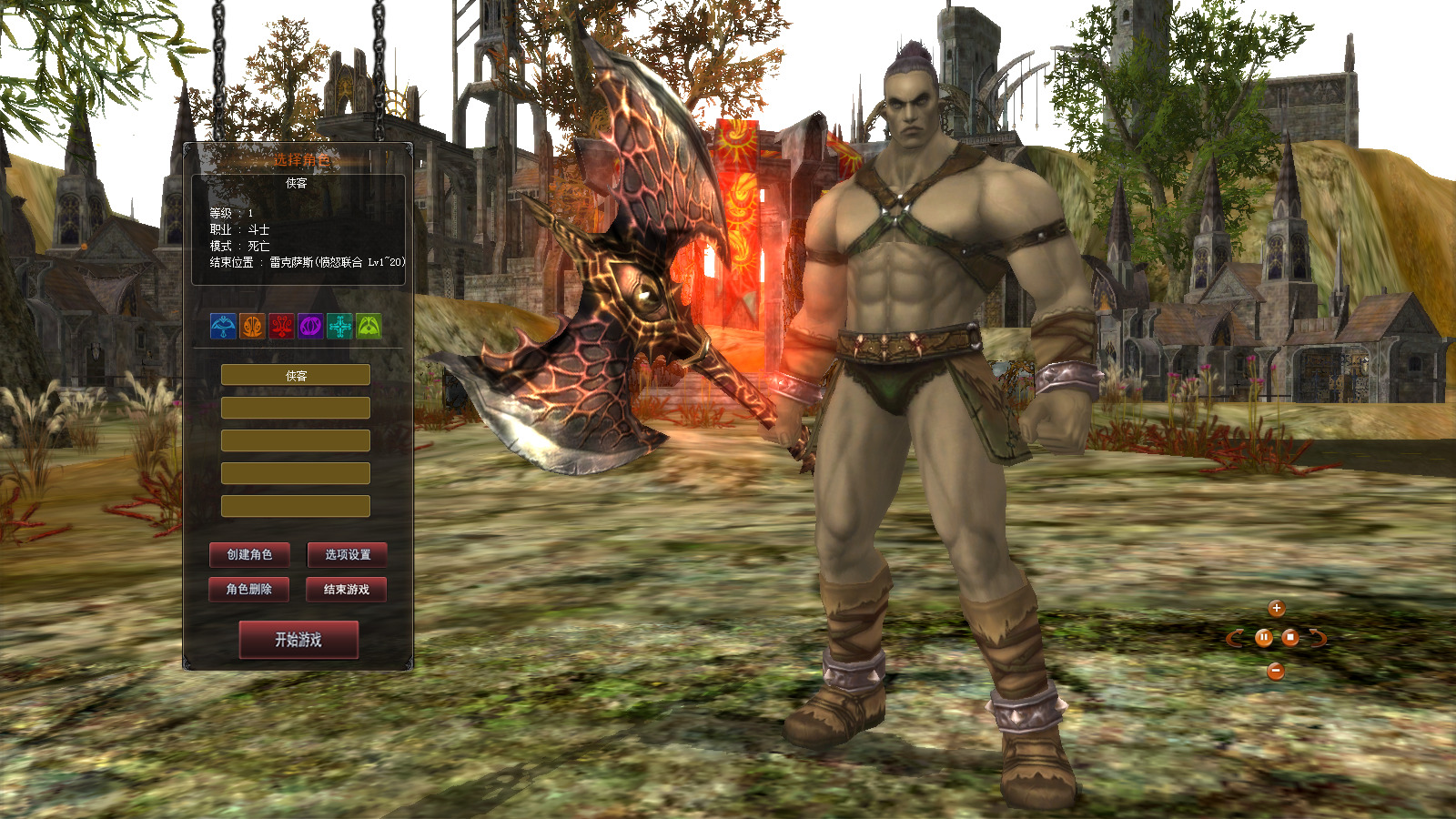Viewport: 1456px width, 819px height.
Task: Zoom out with the orange minus button
Action: pyautogui.click(x=1276, y=672)
